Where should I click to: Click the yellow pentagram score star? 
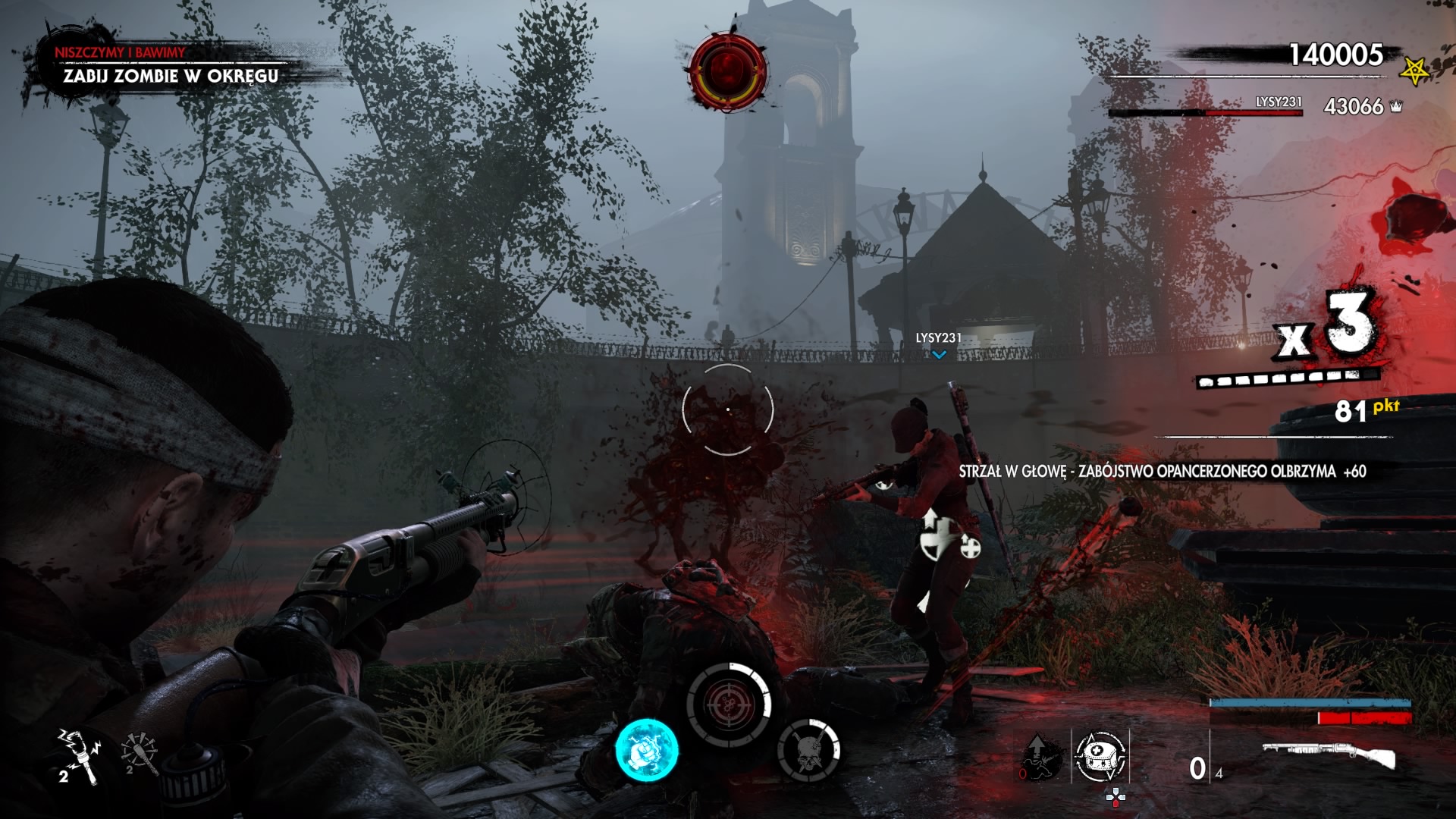pyautogui.click(x=1414, y=71)
